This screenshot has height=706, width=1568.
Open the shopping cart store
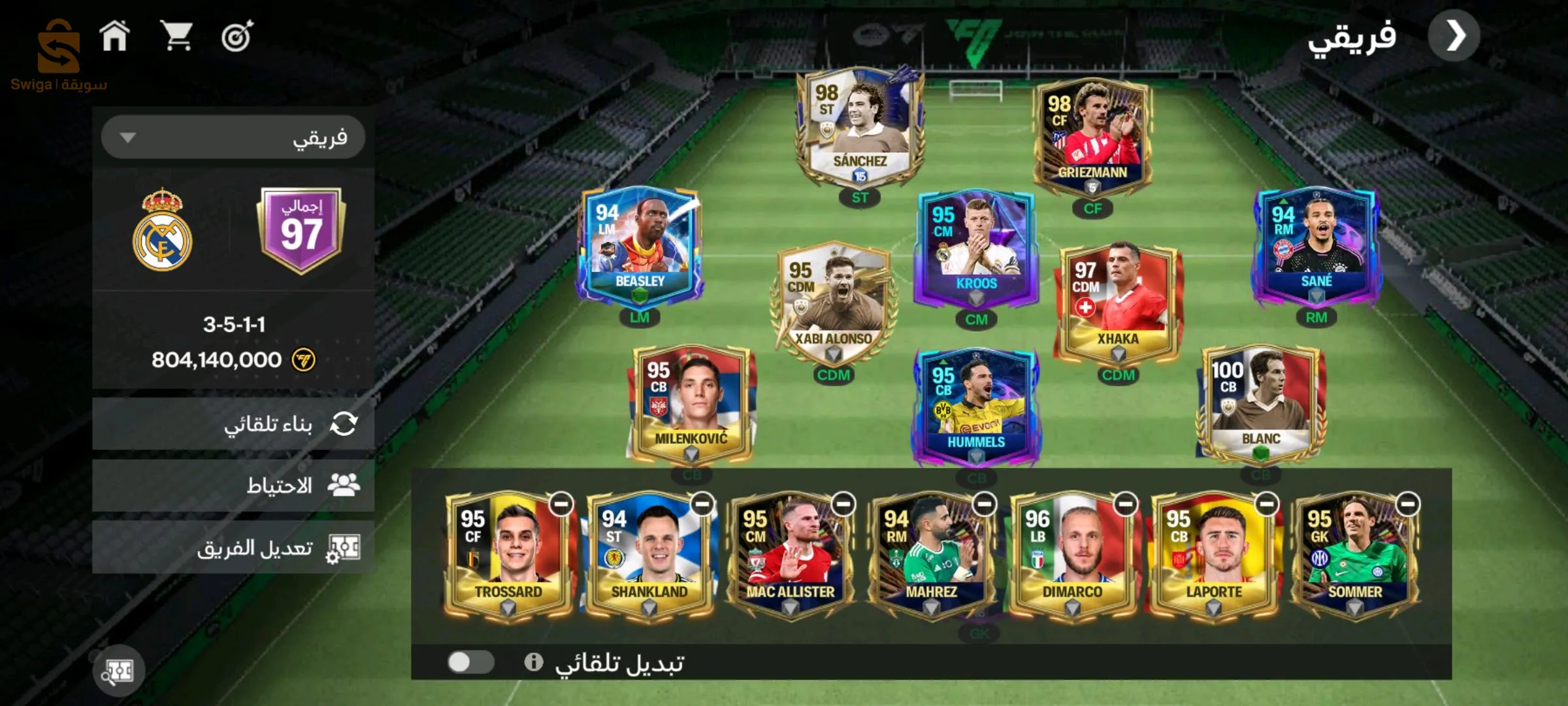click(176, 36)
